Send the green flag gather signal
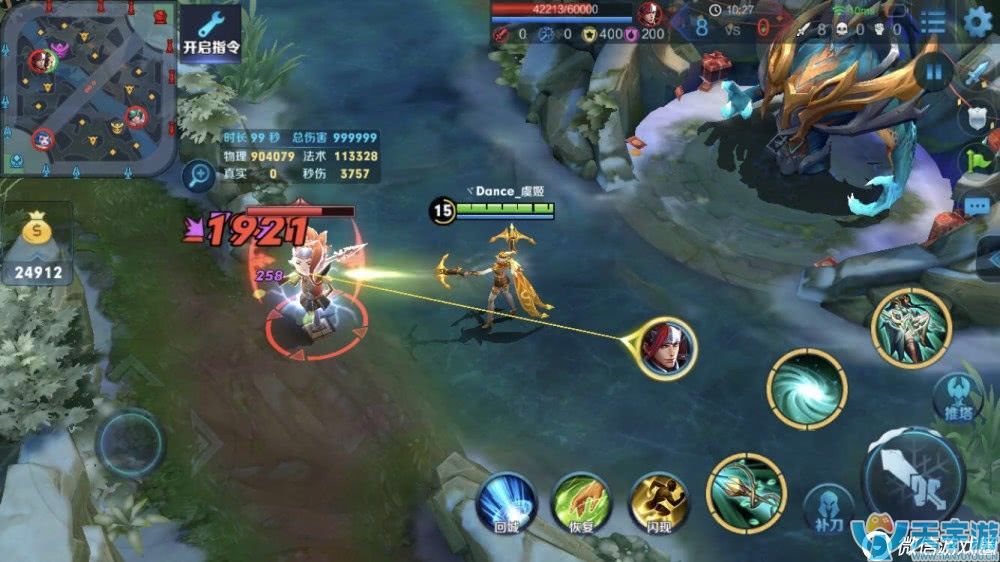Screen dimensions: 1000x562 click(975, 160)
